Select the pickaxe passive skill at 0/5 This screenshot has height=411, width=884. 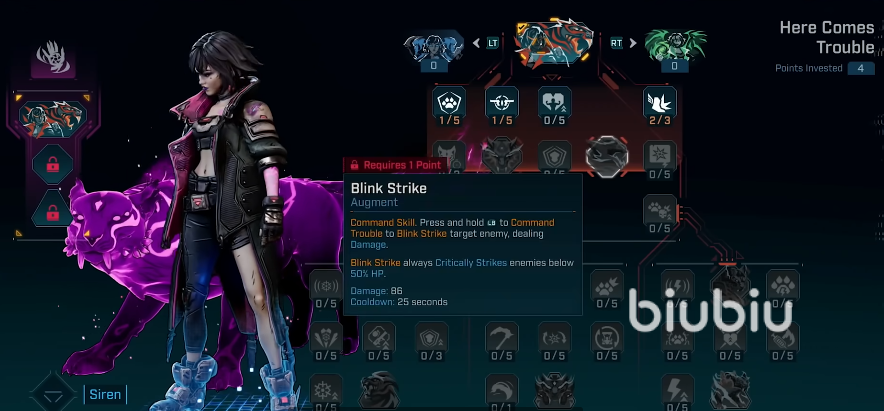coord(501,335)
